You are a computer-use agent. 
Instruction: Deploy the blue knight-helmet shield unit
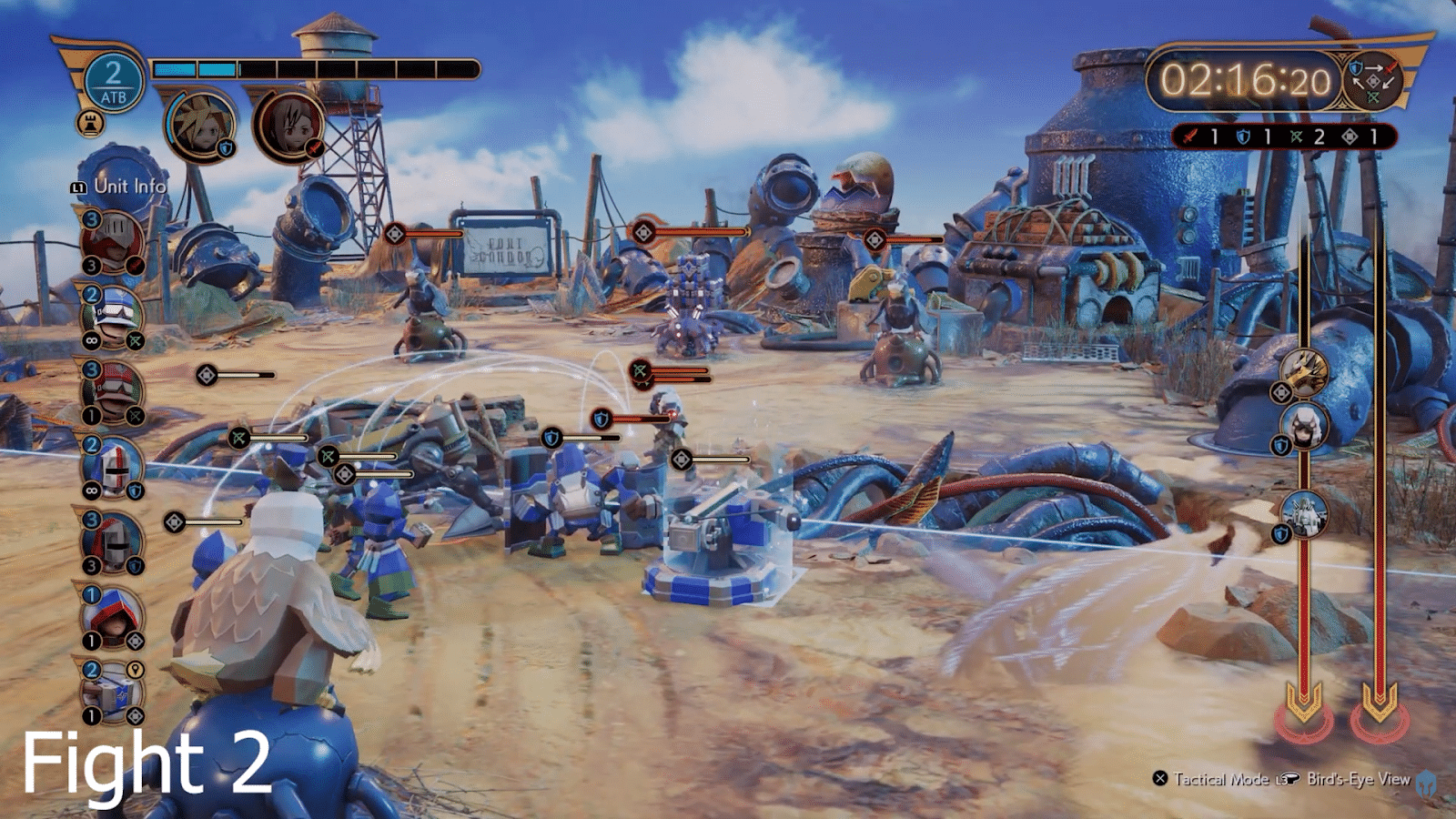(x=113, y=468)
